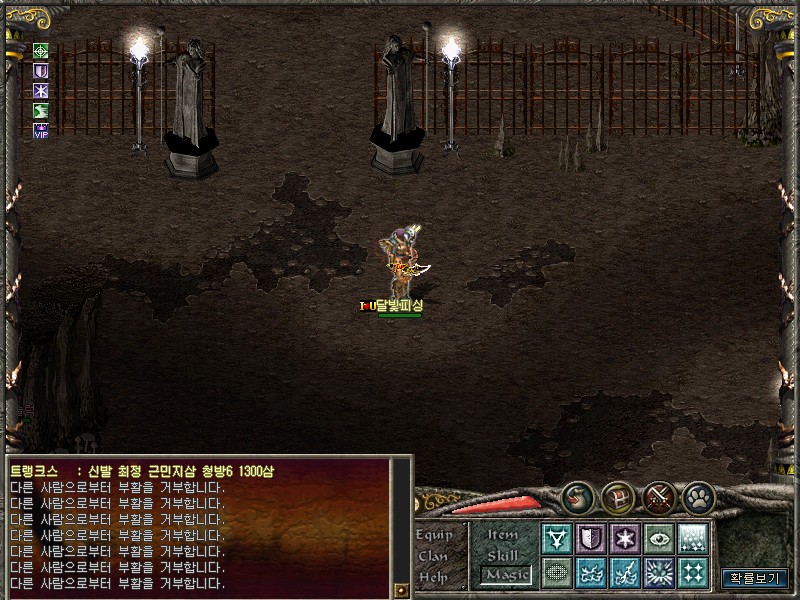
Task: Open the Help menu
Action: coord(434,577)
